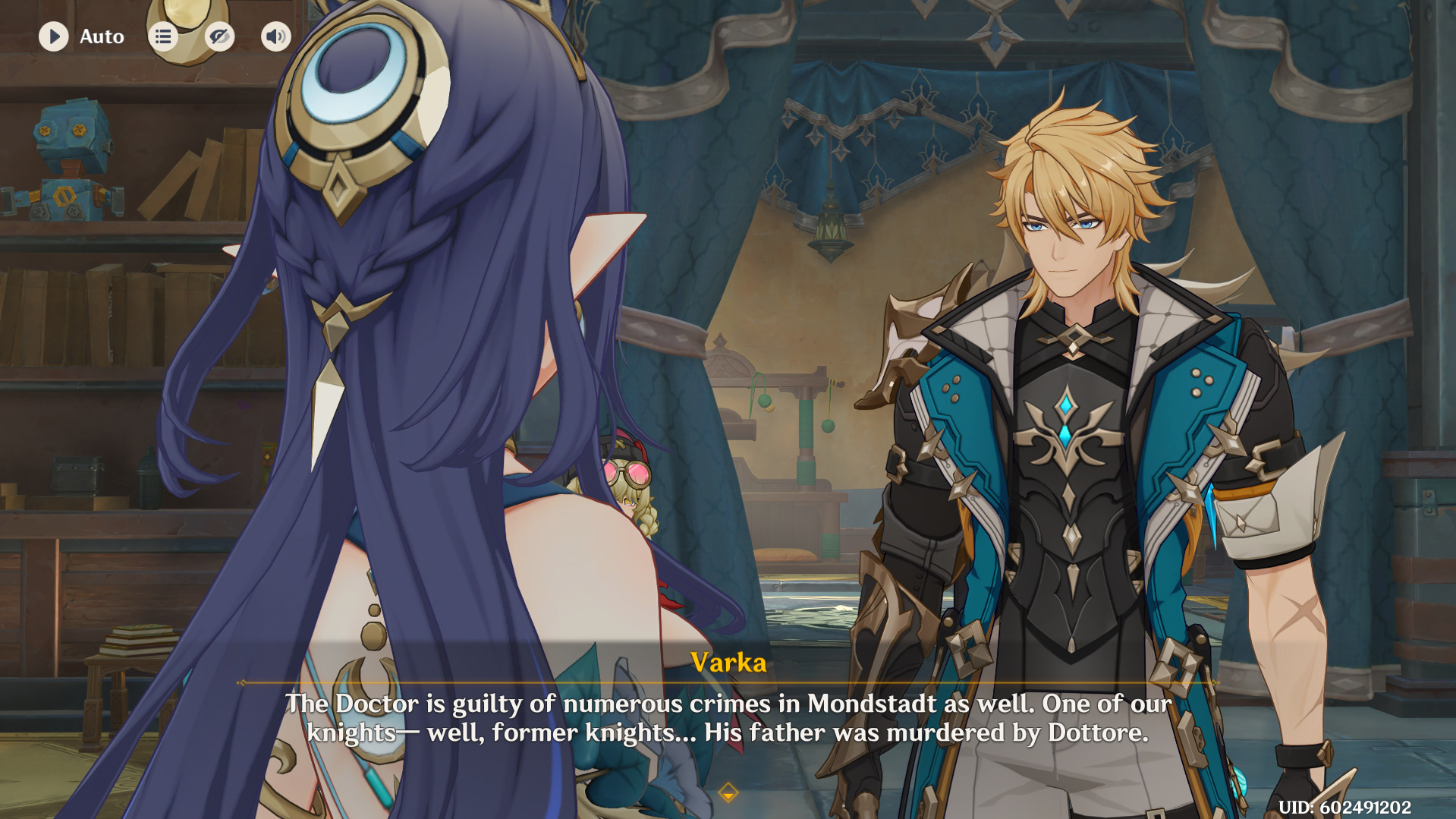
Task: Toggle Auto dialogue playback
Action: [54, 36]
